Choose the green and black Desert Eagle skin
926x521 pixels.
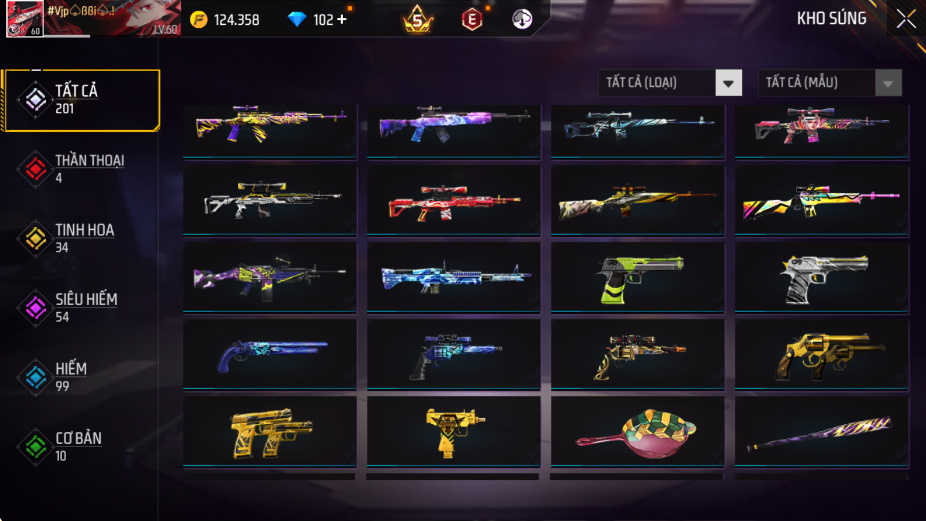click(x=637, y=276)
